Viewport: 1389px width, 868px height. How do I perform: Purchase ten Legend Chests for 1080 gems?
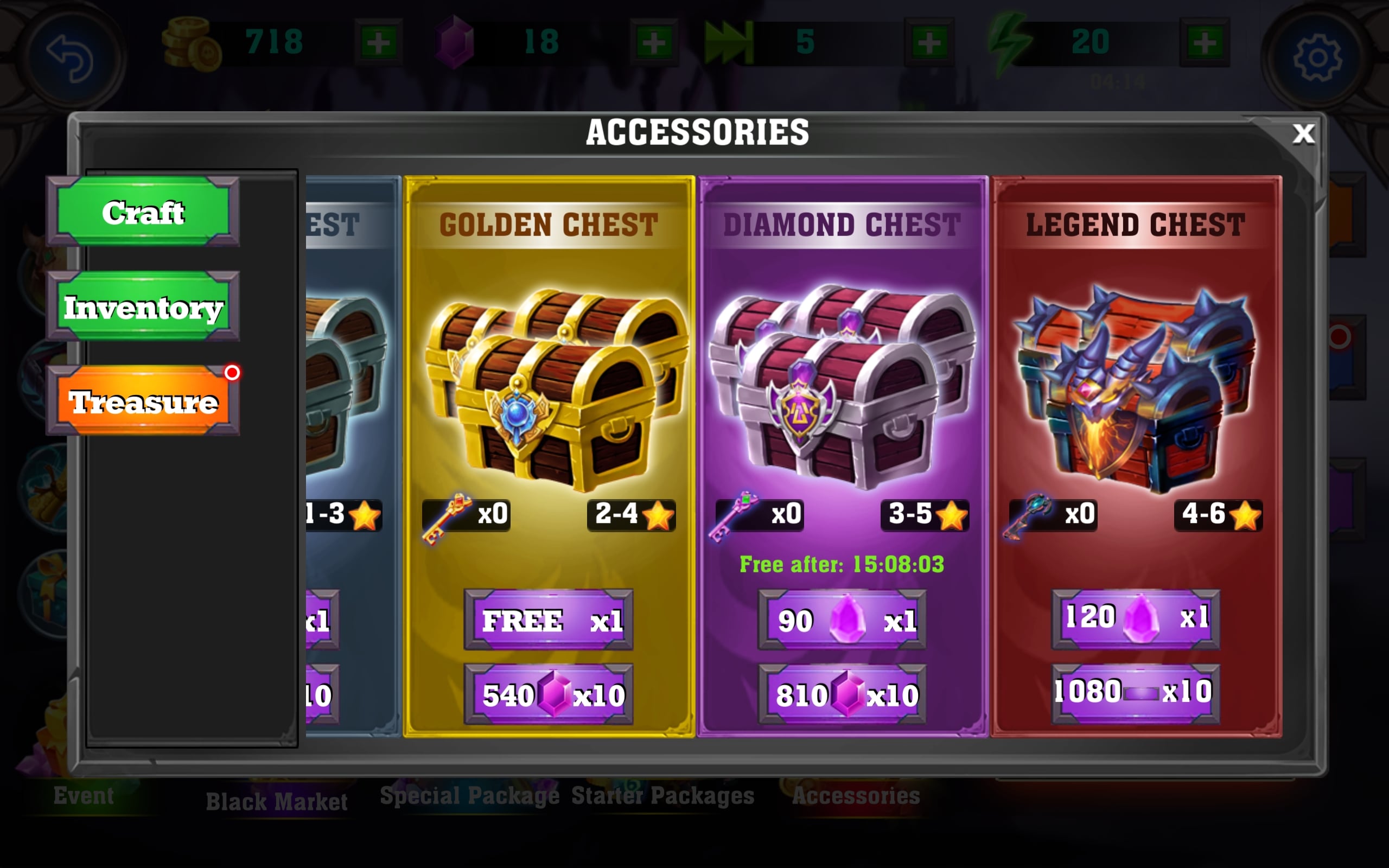point(1135,692)
